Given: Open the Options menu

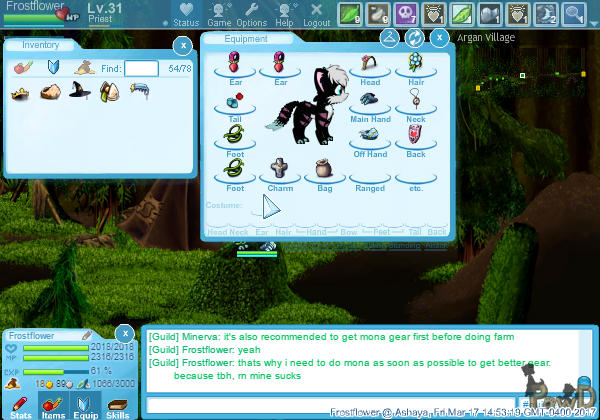Looking at the screenshot, I should (251, 14).
